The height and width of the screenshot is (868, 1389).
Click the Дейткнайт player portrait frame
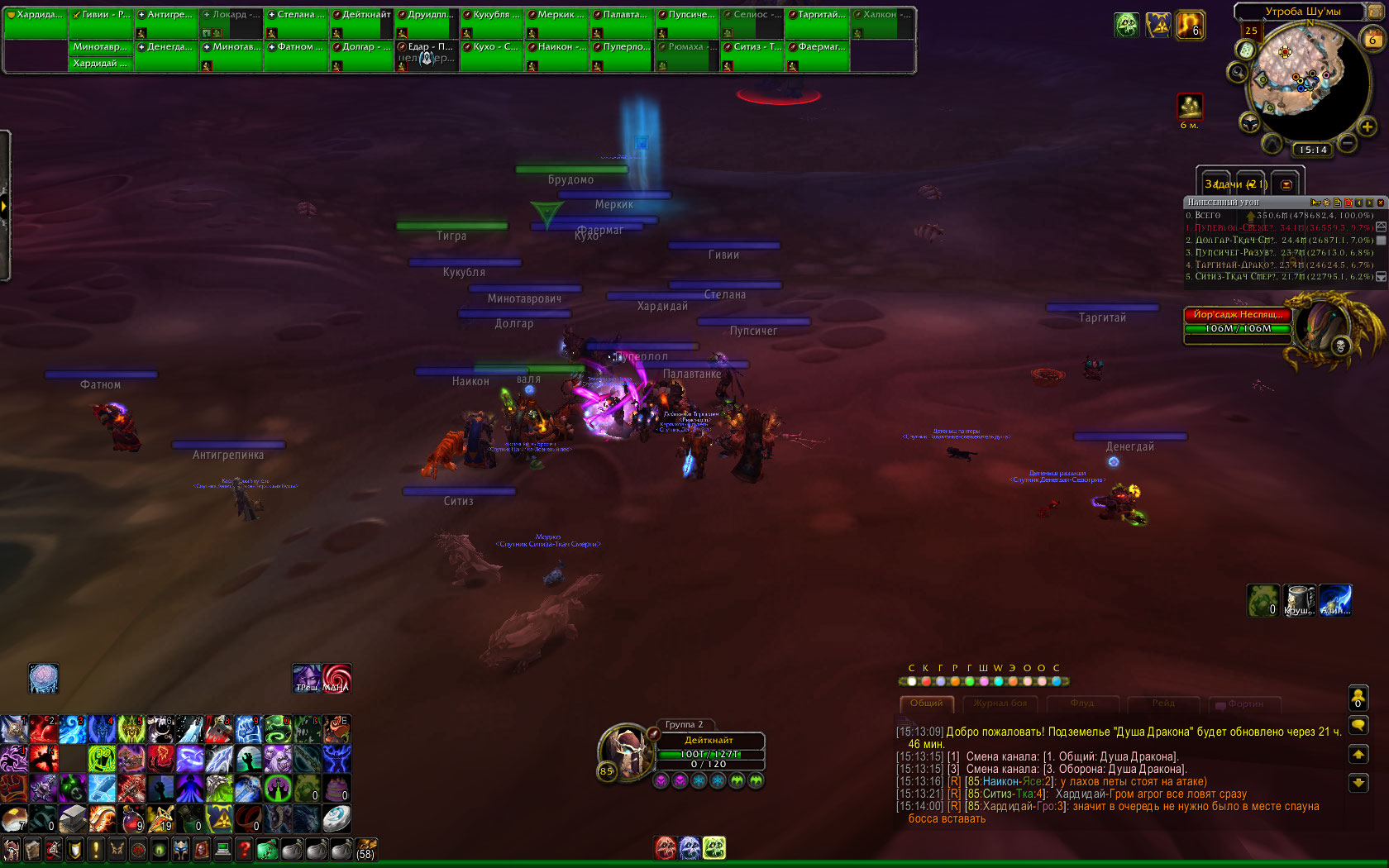626,750
